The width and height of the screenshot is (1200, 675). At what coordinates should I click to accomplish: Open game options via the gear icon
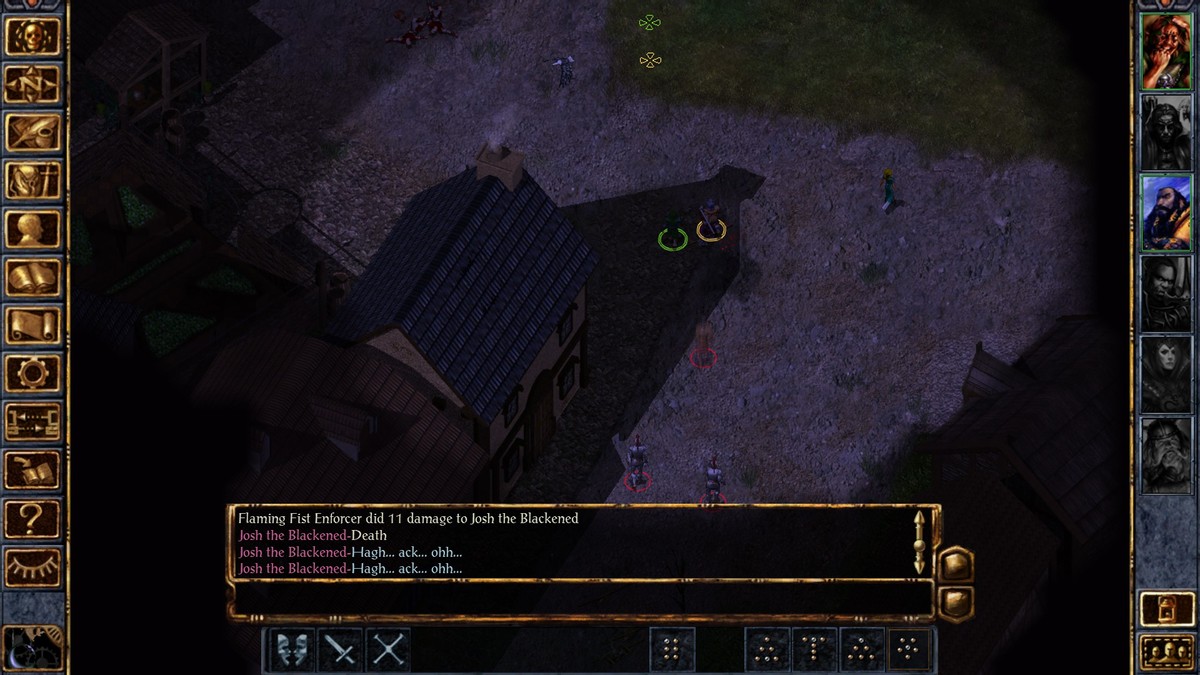point(33,373)
